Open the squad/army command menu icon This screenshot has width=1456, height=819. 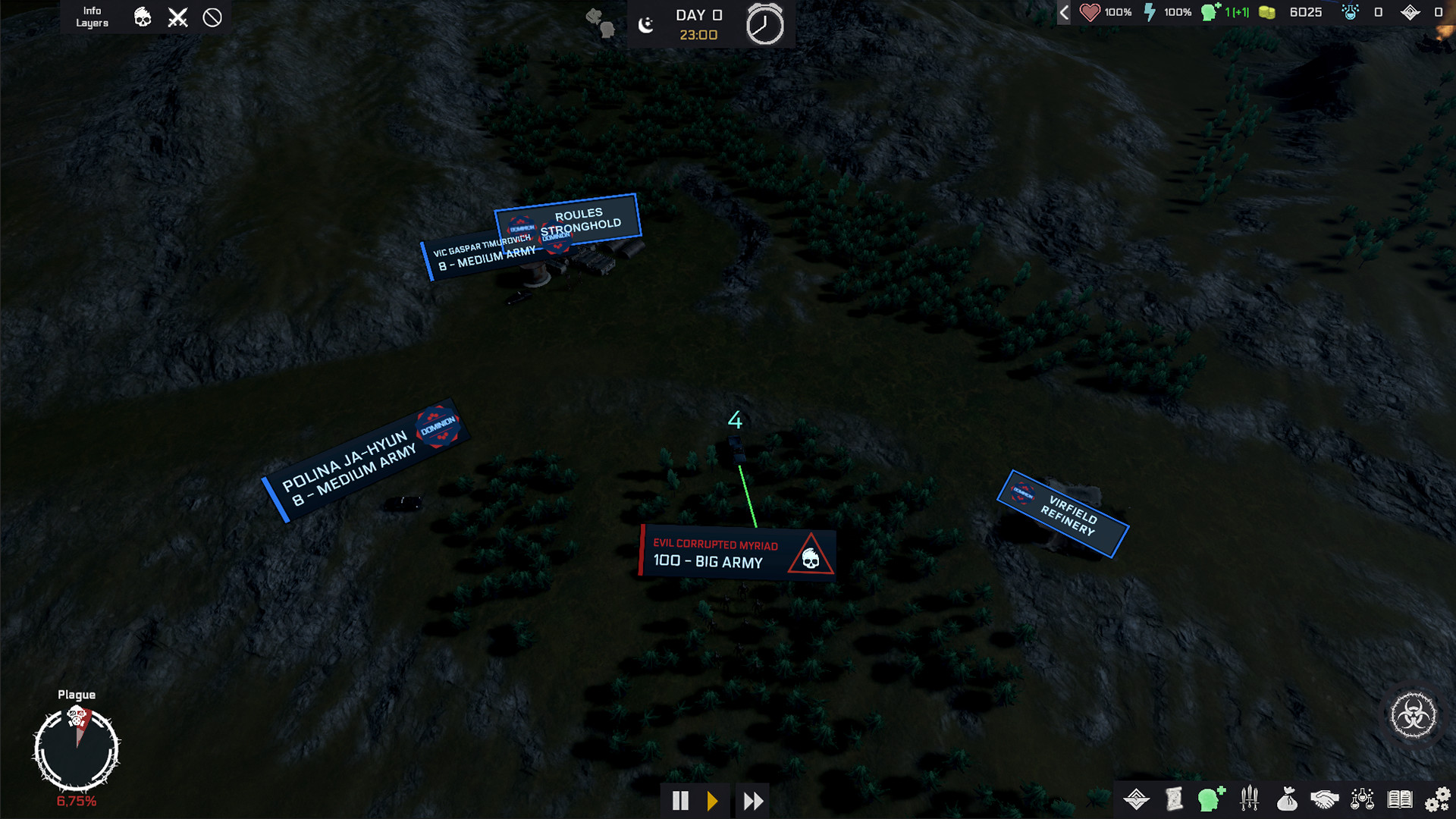point(1135,800)
